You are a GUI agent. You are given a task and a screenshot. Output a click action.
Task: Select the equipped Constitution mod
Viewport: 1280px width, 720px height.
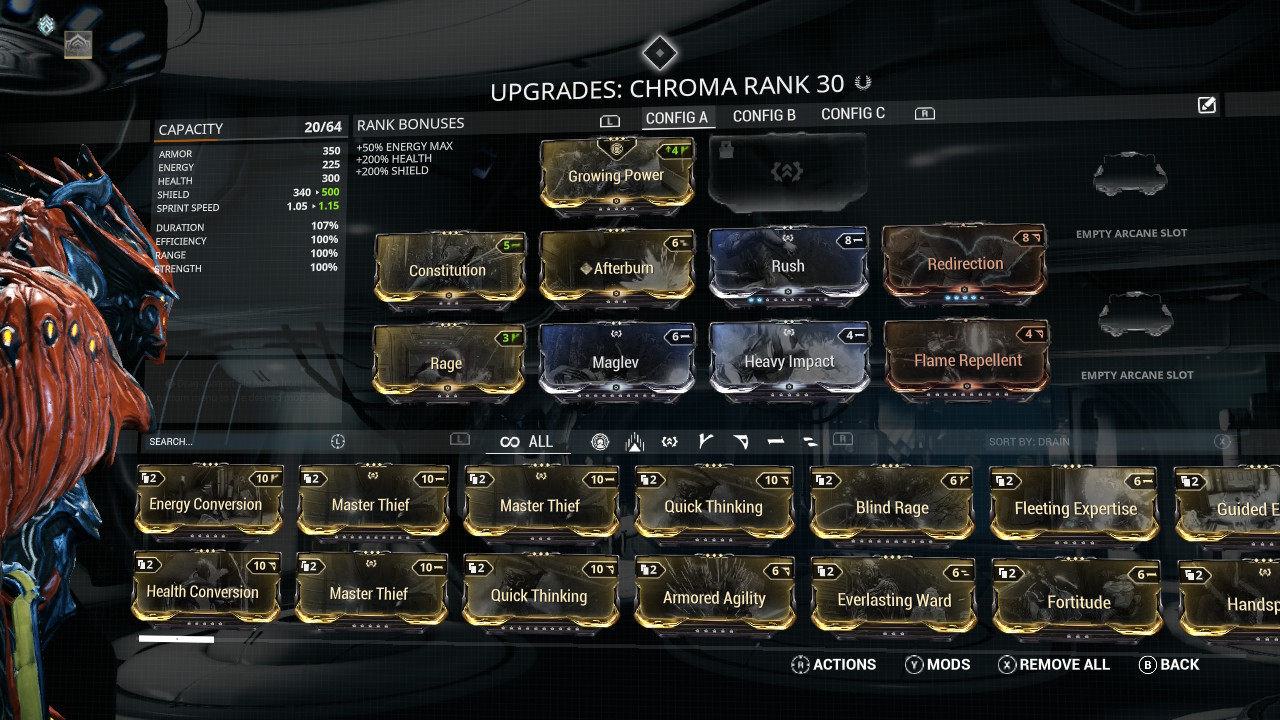point(448,269)
